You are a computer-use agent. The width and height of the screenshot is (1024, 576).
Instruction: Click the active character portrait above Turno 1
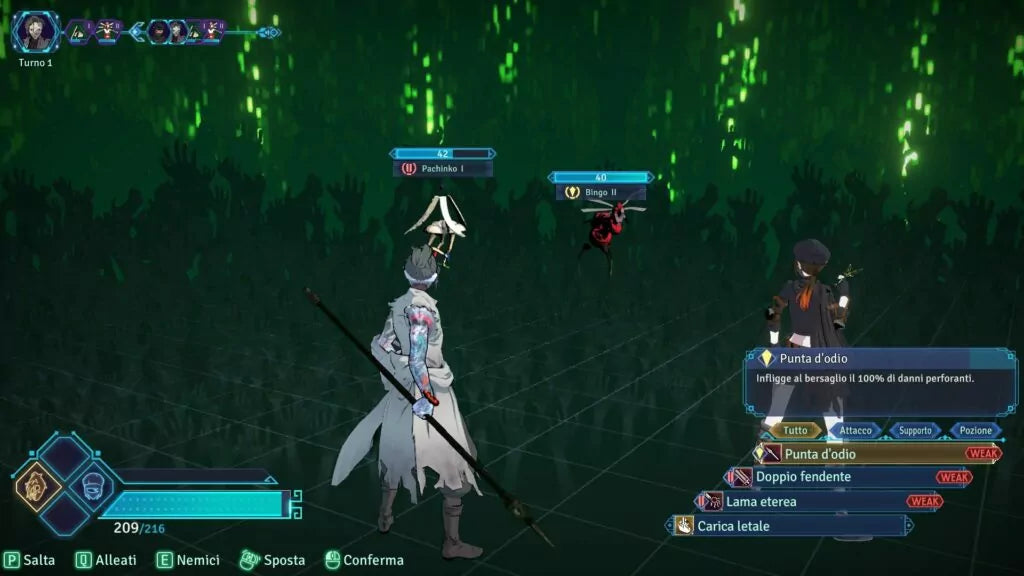pos(36,32)
